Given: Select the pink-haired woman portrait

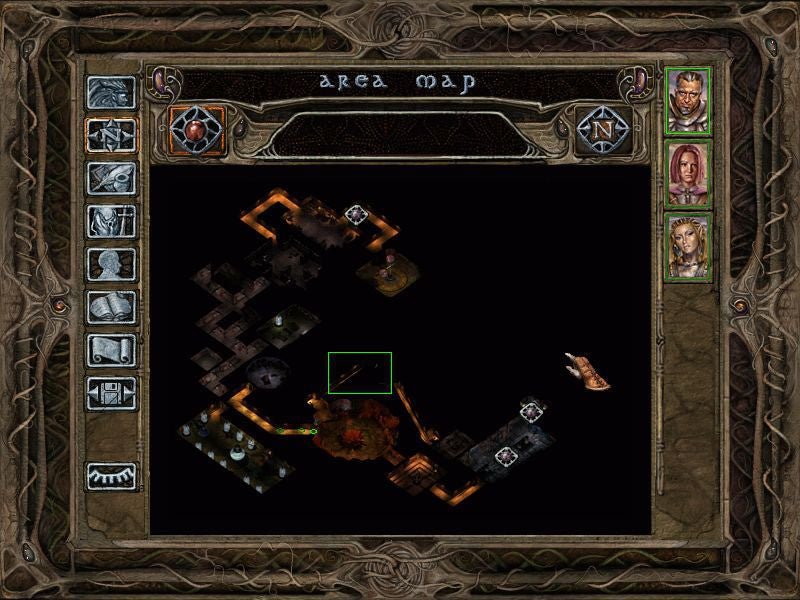Looking at the screenshot, I should [688, 172].
